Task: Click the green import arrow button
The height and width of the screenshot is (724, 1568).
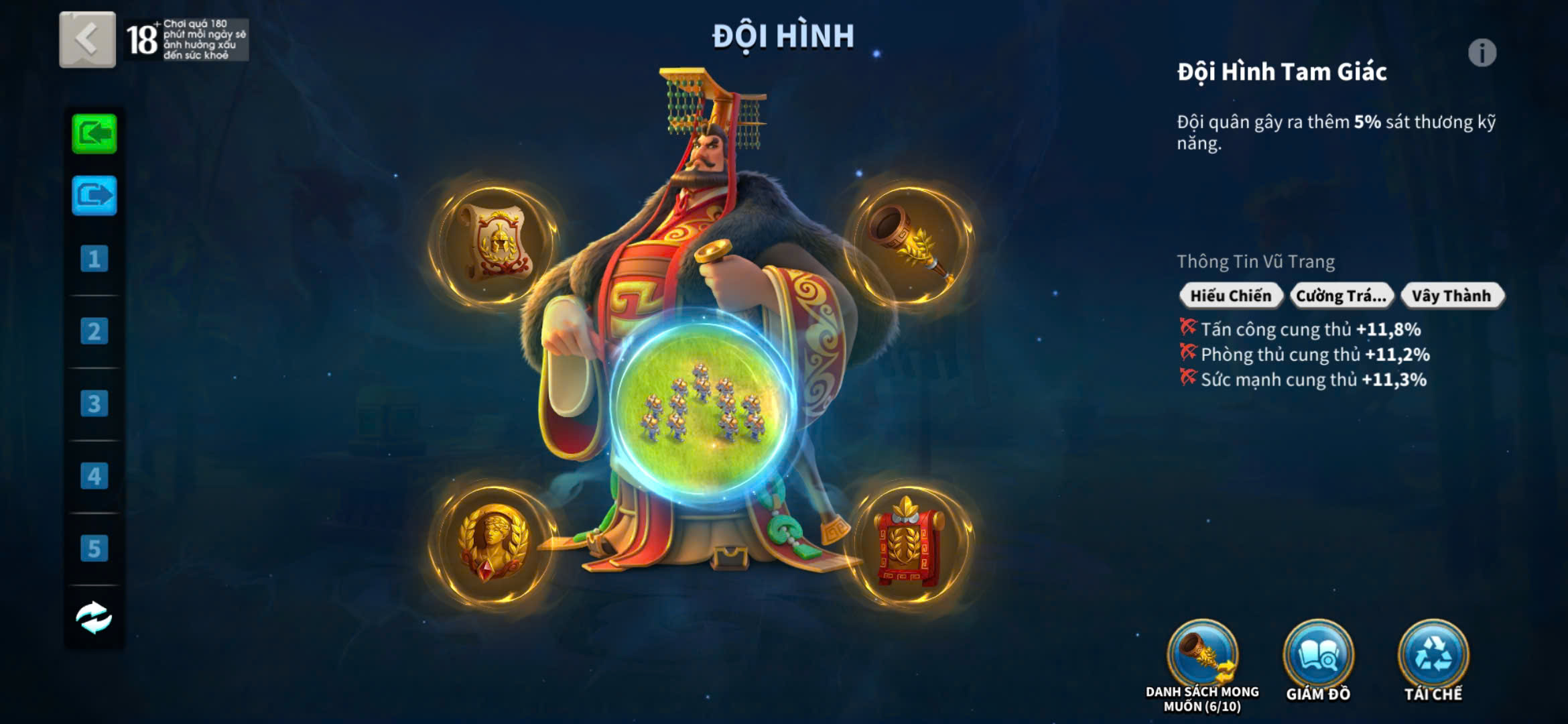Action: [94, 134]
